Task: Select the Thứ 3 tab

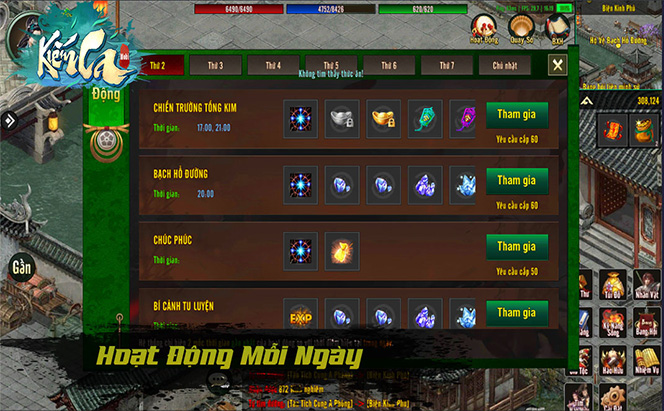Action: coord(215,66)
